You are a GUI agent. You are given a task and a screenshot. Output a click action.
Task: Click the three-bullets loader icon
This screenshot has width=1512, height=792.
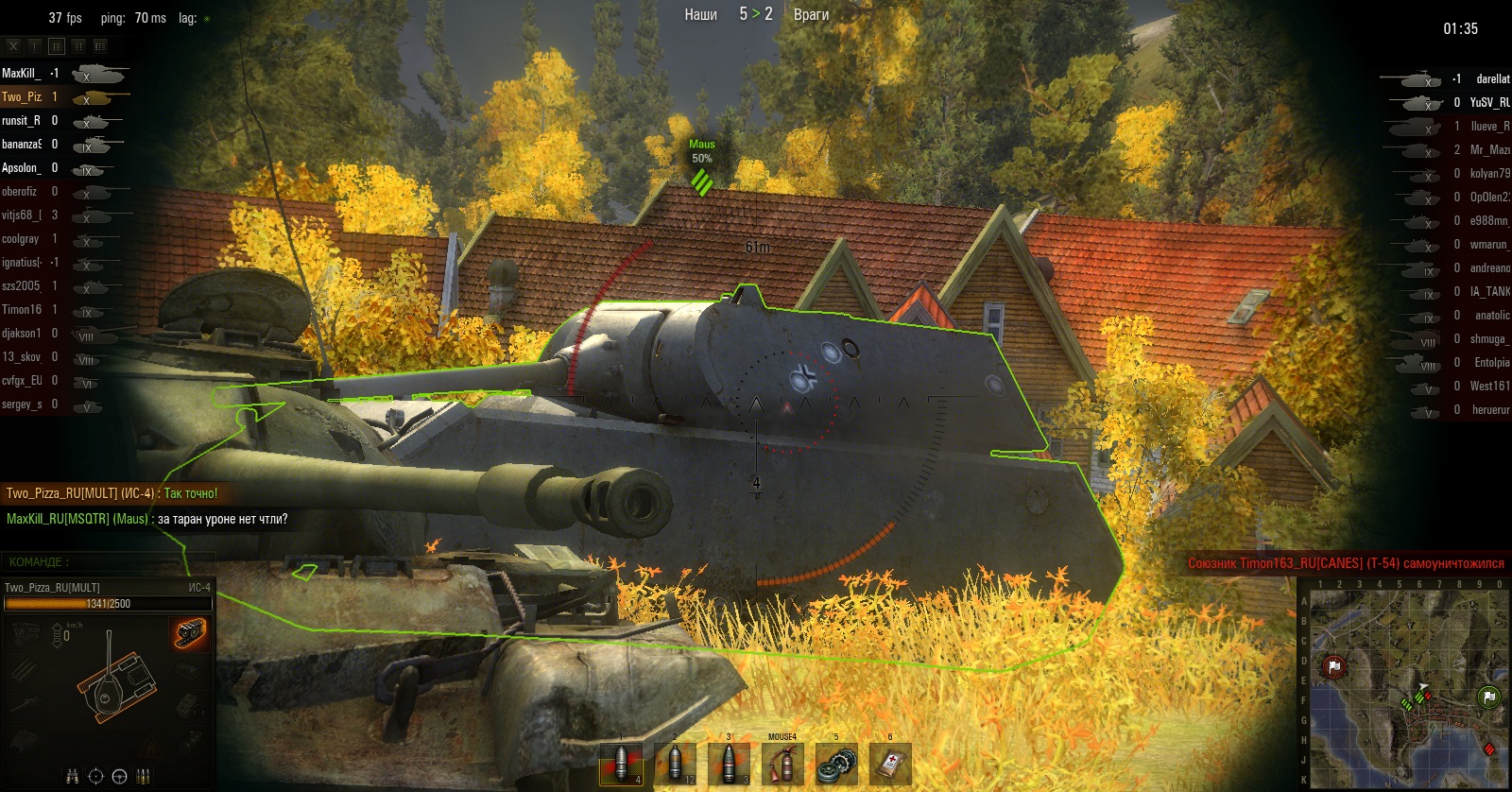pos(144,777)
